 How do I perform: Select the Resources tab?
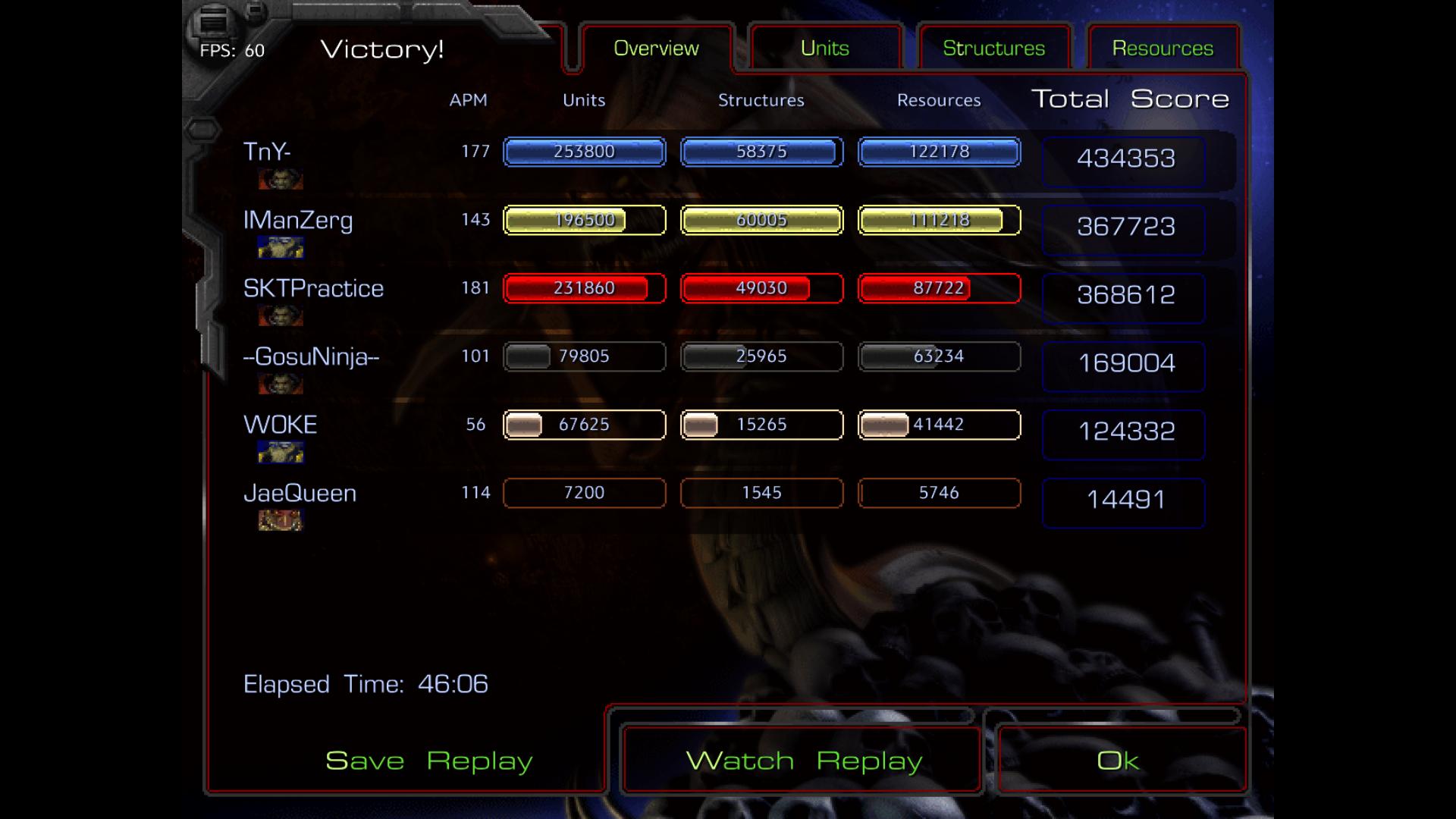tap(1163, 49)
